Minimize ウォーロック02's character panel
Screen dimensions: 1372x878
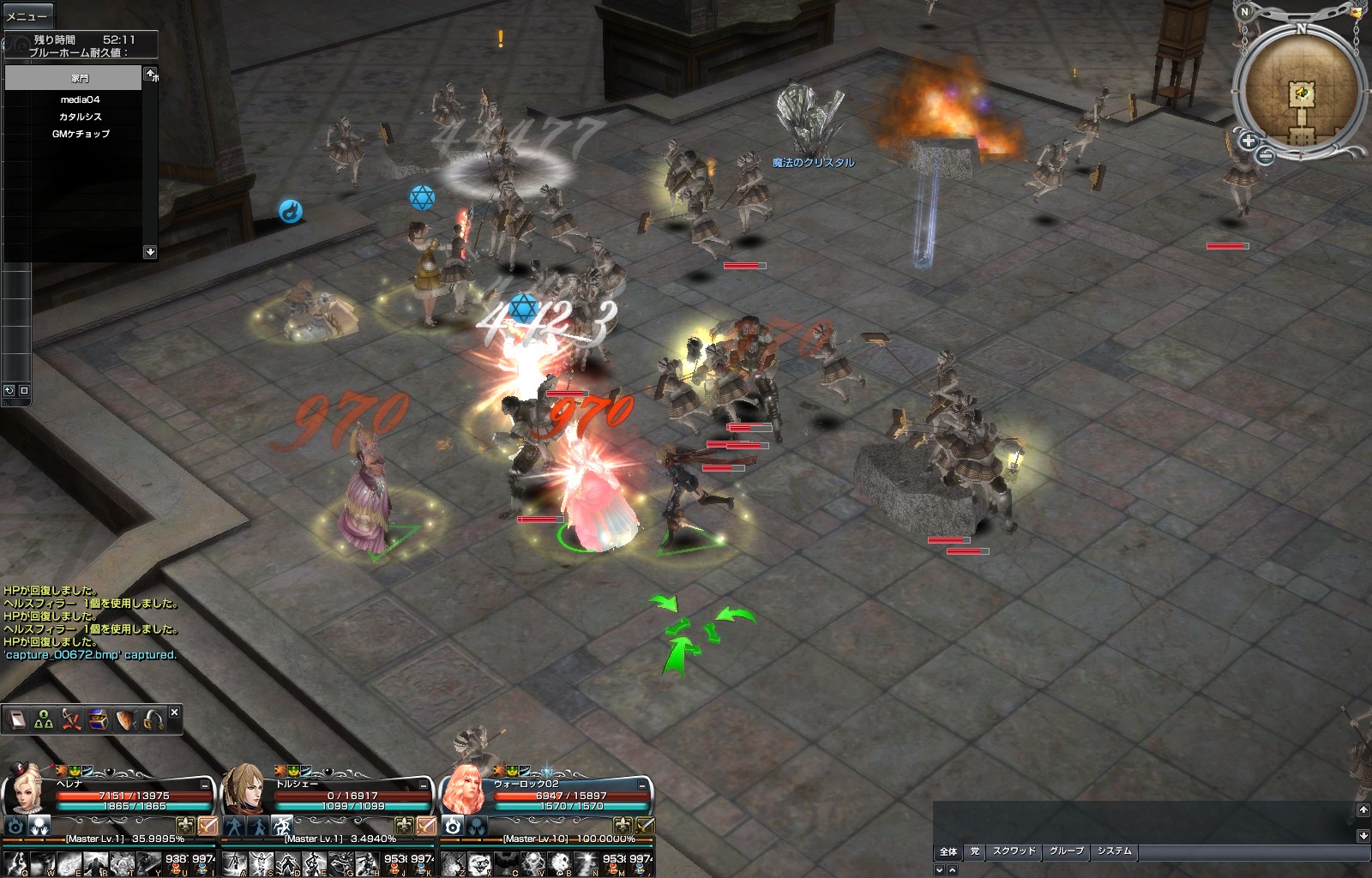point(642,785)
